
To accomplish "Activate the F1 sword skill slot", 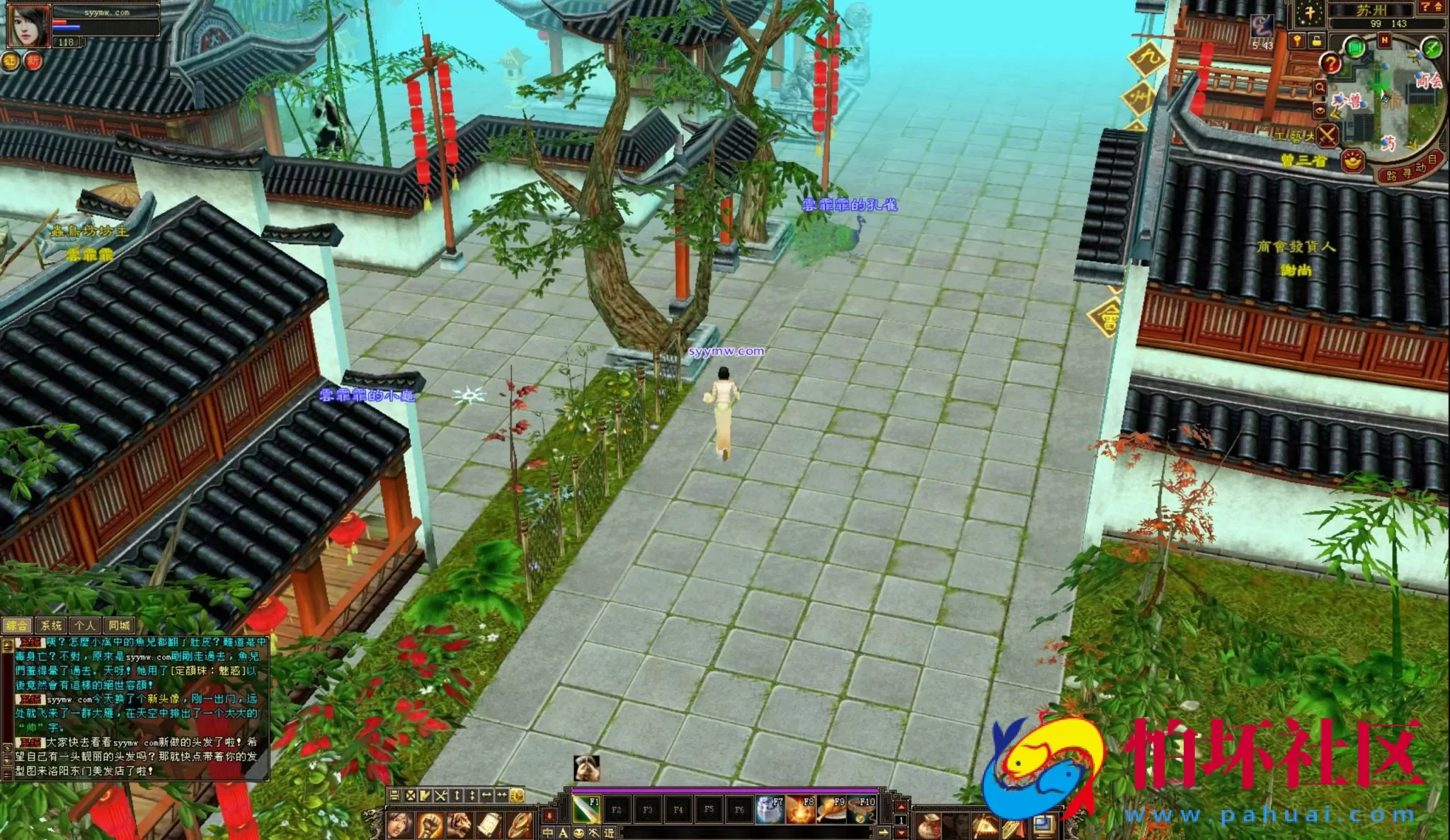I will coord(586,809).
